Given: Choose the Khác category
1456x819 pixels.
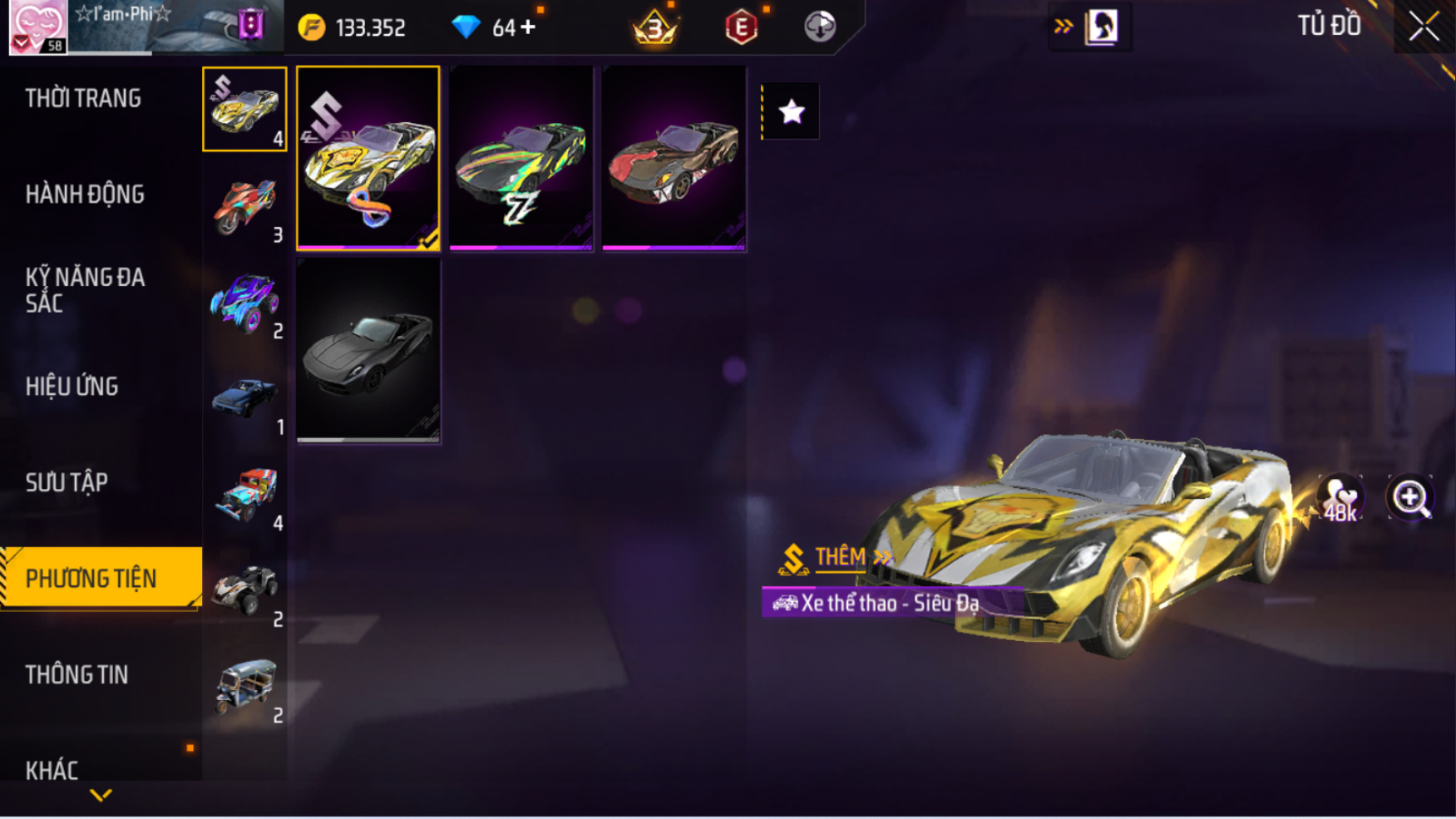Looking at the screenshot, I should click(52, 770).
